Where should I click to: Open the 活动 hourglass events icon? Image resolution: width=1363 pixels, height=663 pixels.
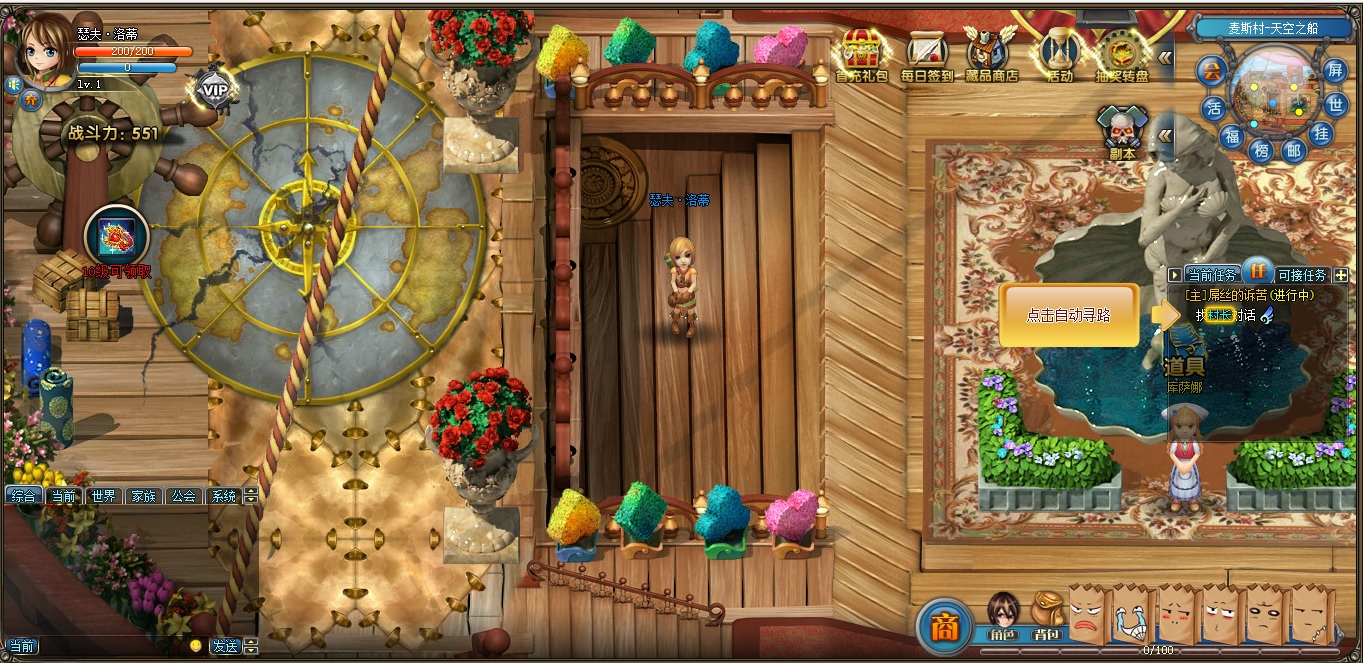(1058, 54)
